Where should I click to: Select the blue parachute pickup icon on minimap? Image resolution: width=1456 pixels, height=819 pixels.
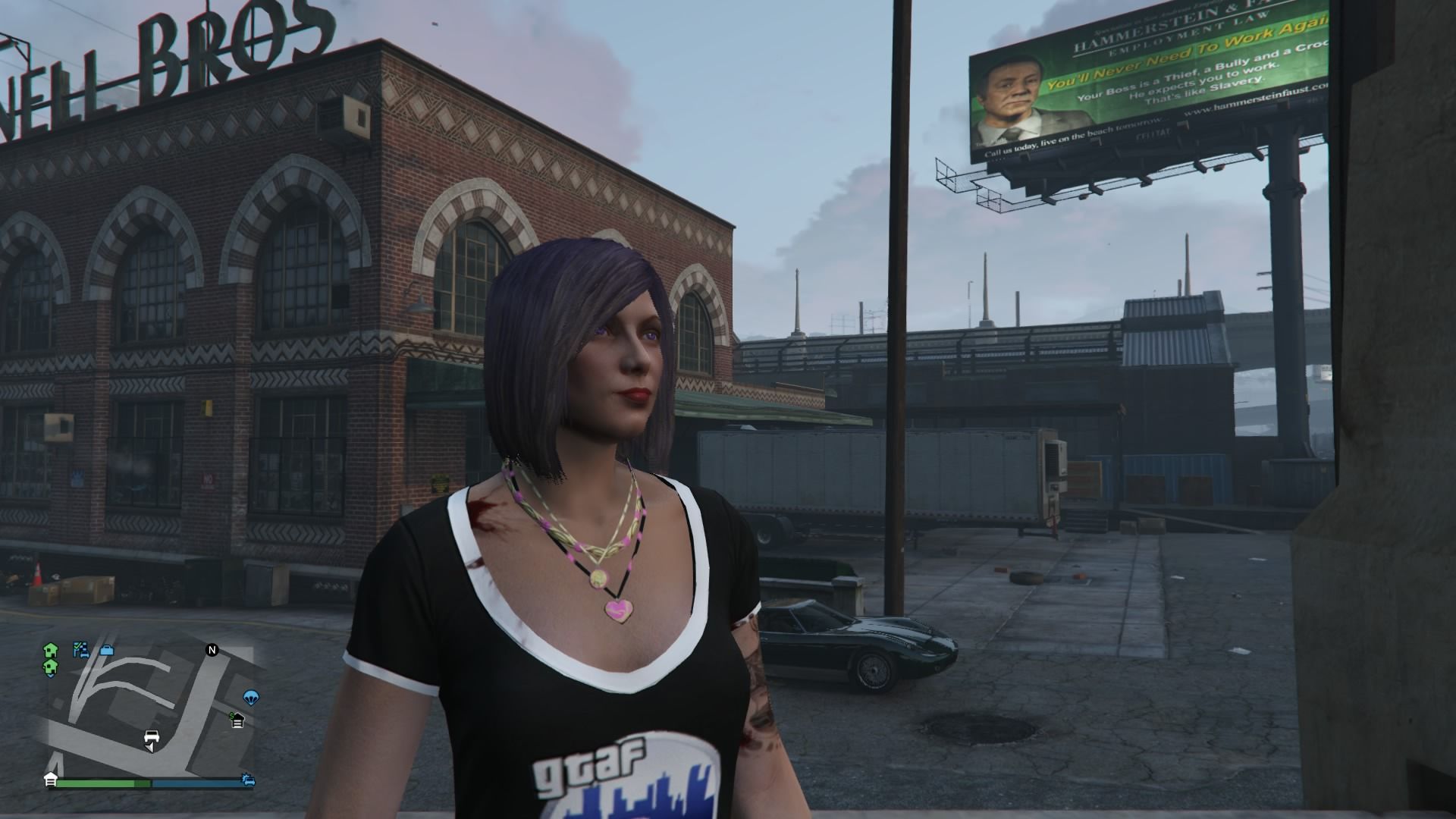251,698
